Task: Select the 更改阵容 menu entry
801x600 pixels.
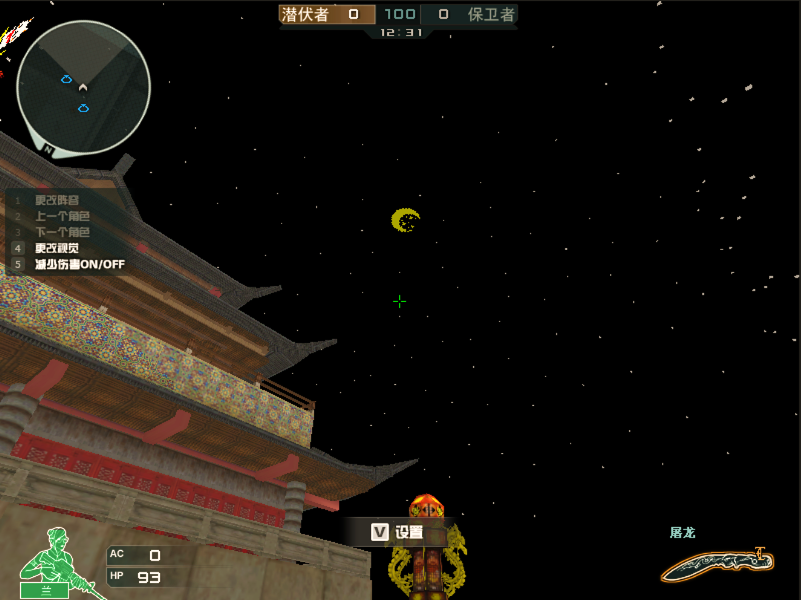Action: [x=57, y=200]
